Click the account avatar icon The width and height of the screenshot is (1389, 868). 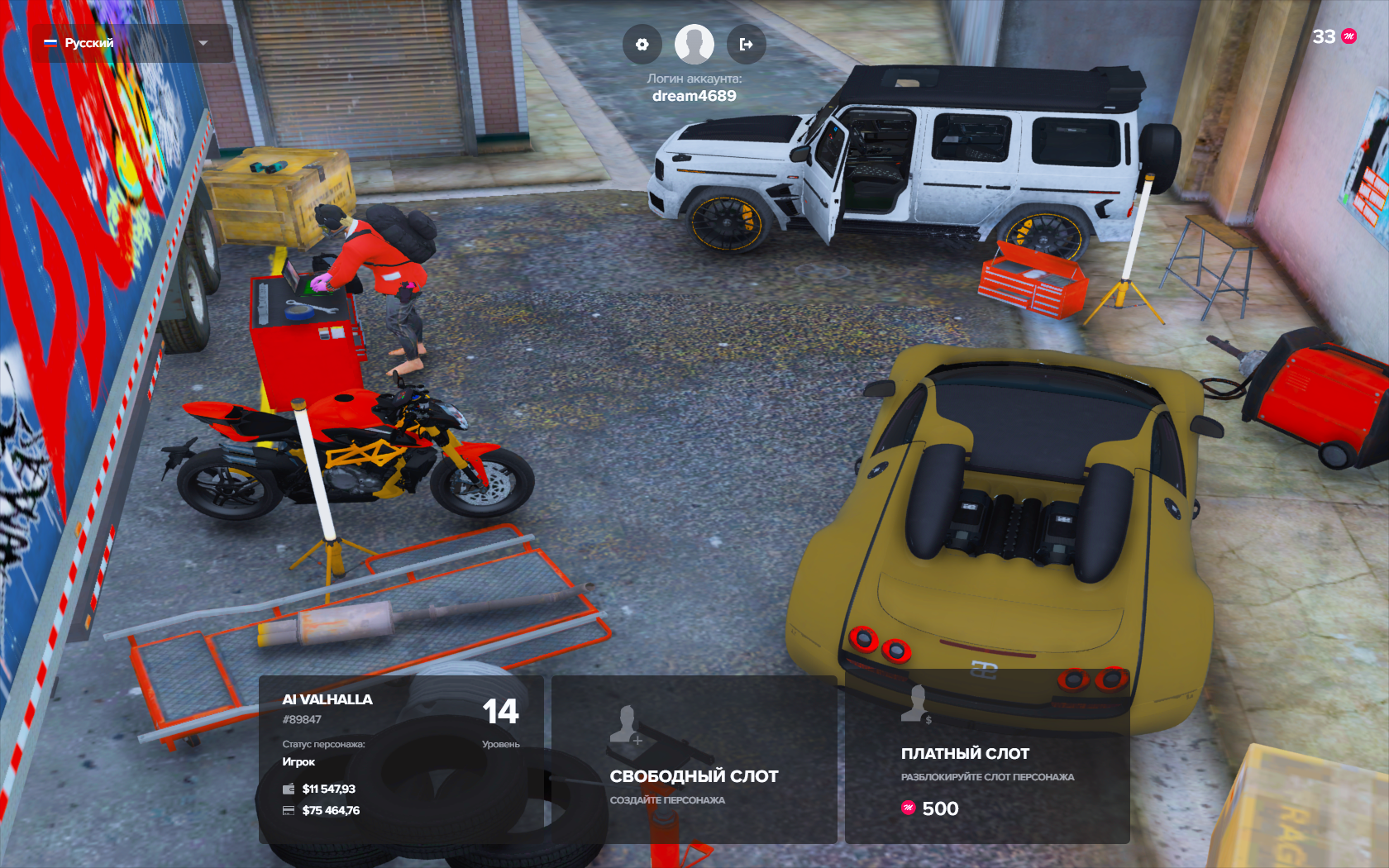[694, 45]
